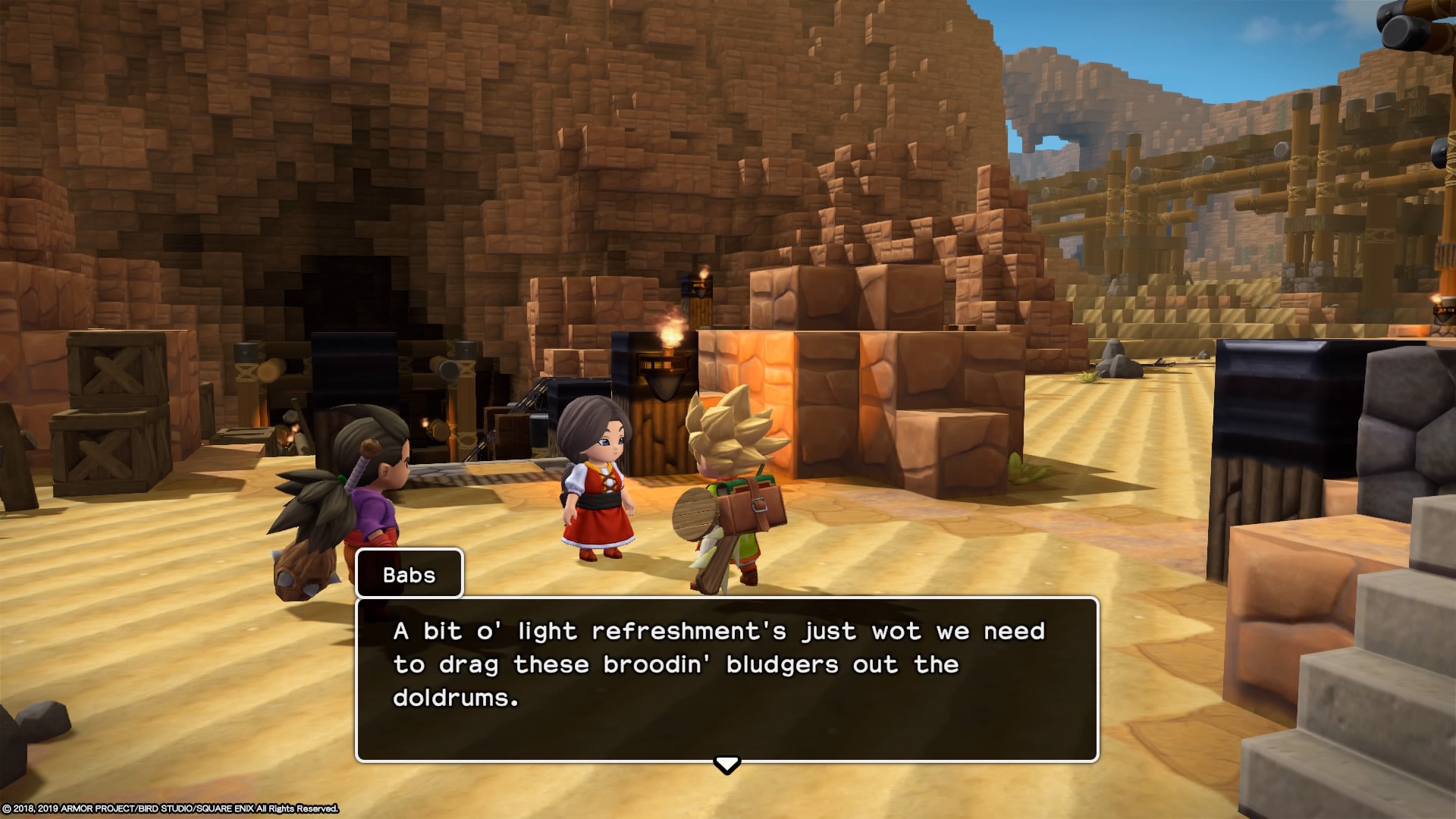1456x819 pixels.
Task: Click Babs's dialogue text box
Action: pyautogui.click(x=726, y=679)
